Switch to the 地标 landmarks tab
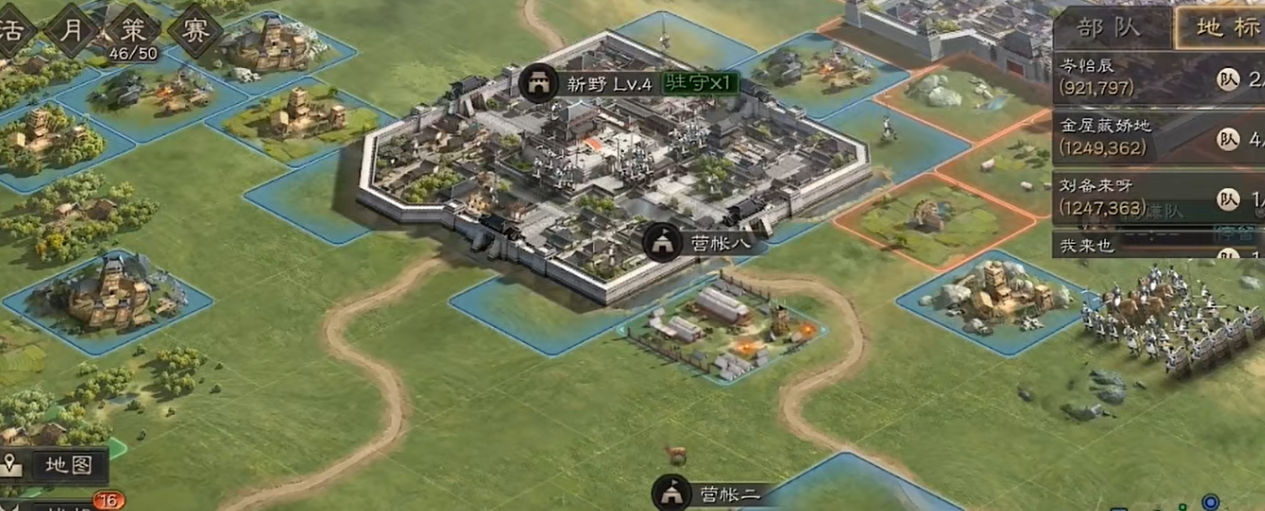Screen dimensions: 1265x511 [x=1220, y=27]
